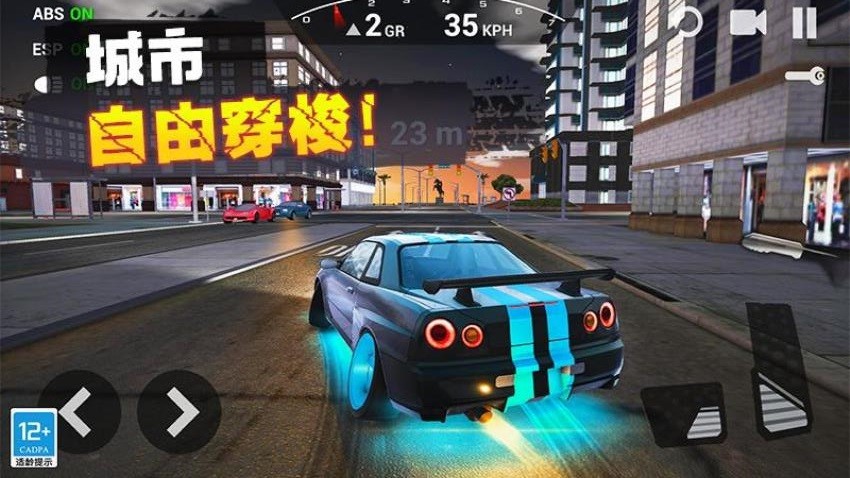
Task: Open the CADPA 12+ age rating badge
Action: coord(33,437)
